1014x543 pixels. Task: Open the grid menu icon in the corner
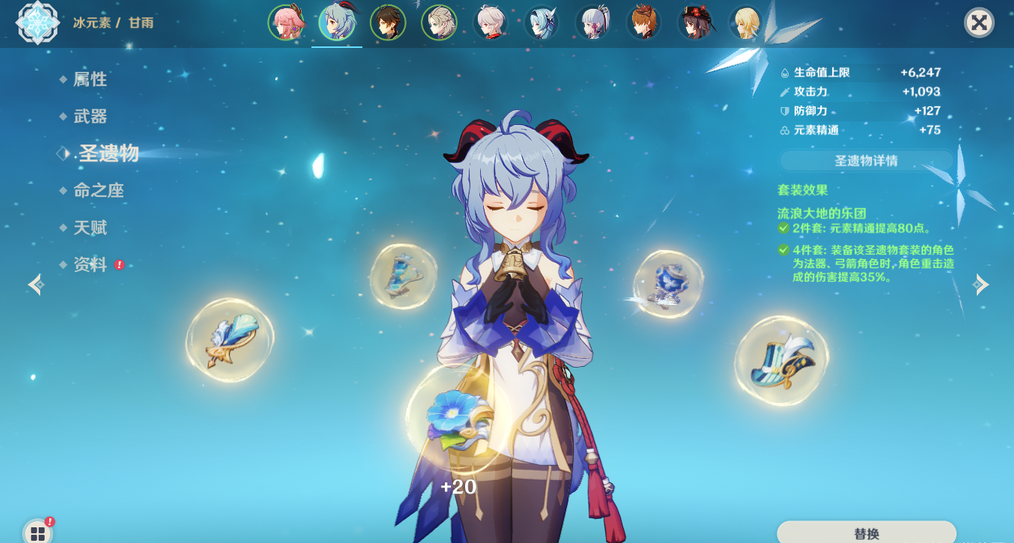pyautogui.click(x=37, y=532)
